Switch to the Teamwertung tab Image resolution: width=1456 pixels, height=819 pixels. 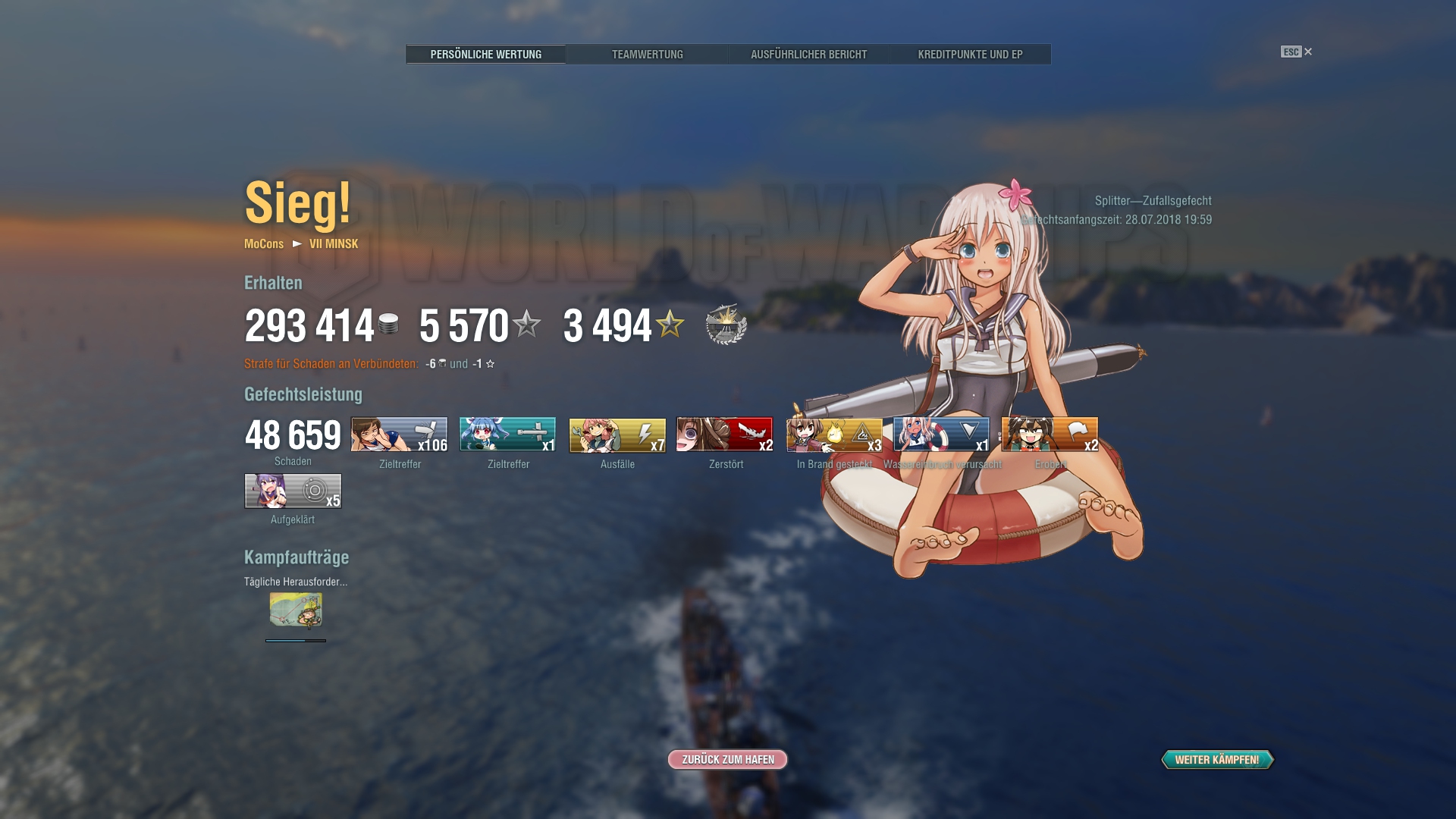tap(648, 54)
